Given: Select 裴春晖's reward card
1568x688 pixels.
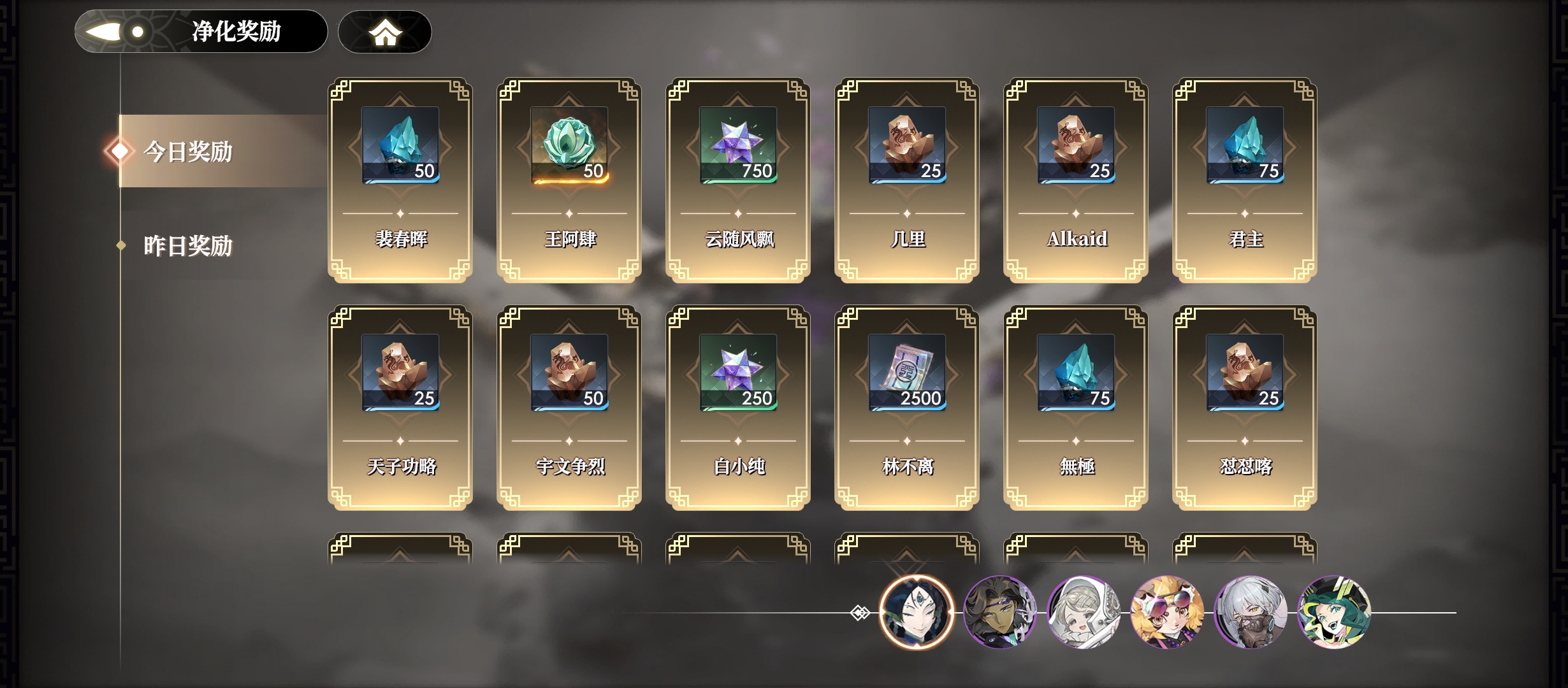Looking at the screenshot, I should (400, 180).
